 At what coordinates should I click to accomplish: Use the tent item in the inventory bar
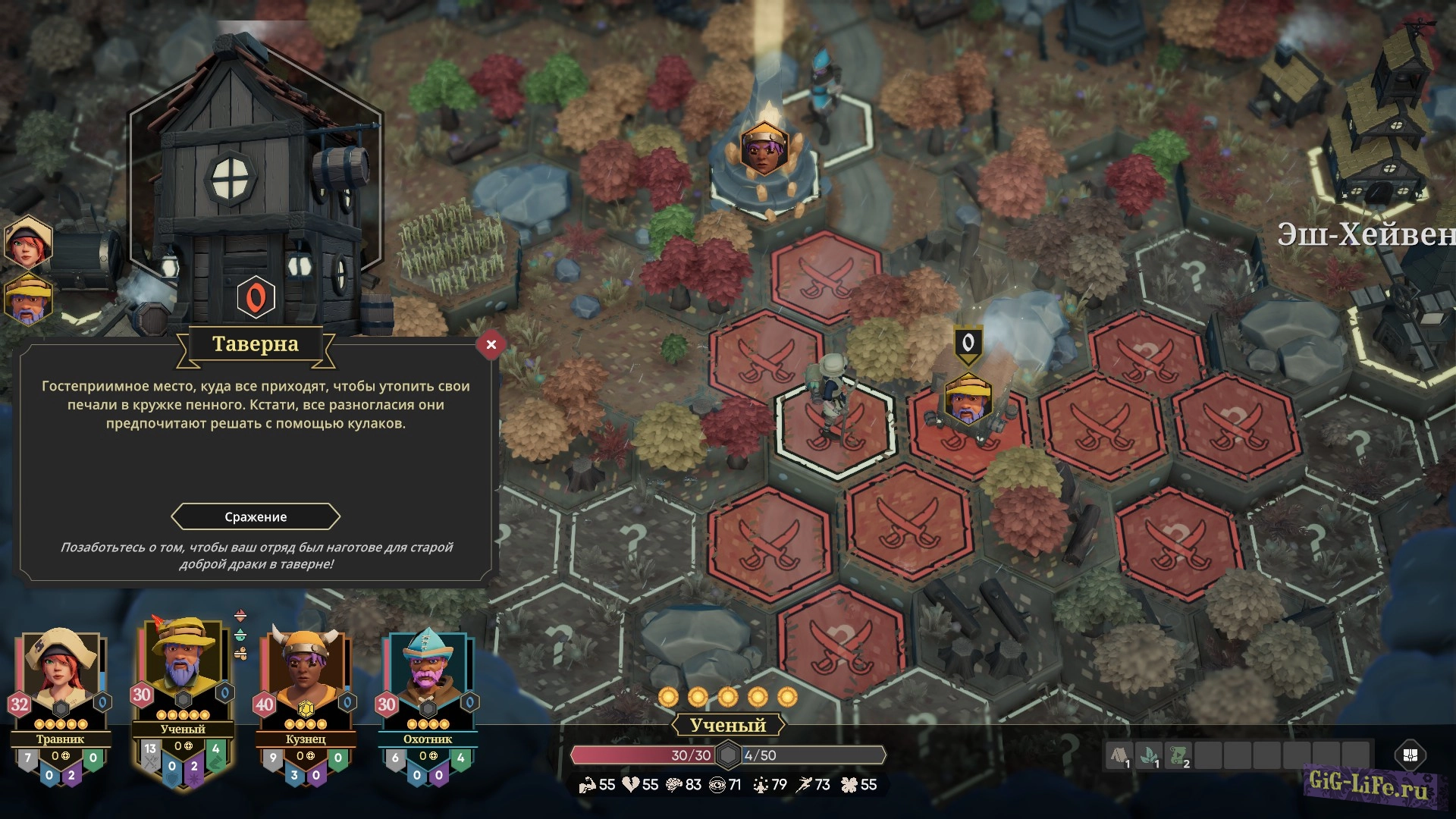coord(1120,755)
